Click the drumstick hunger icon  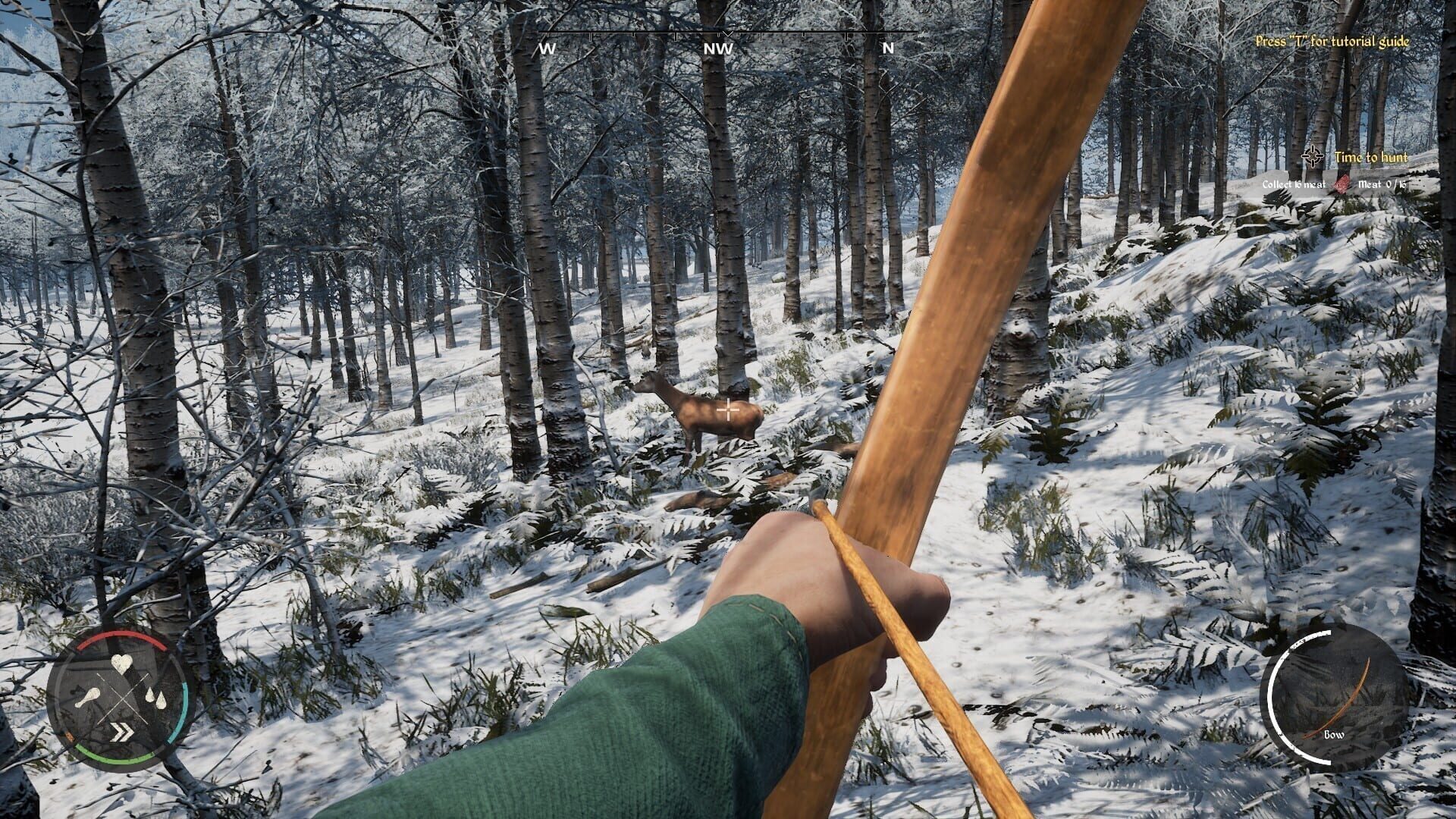point(88,698)
